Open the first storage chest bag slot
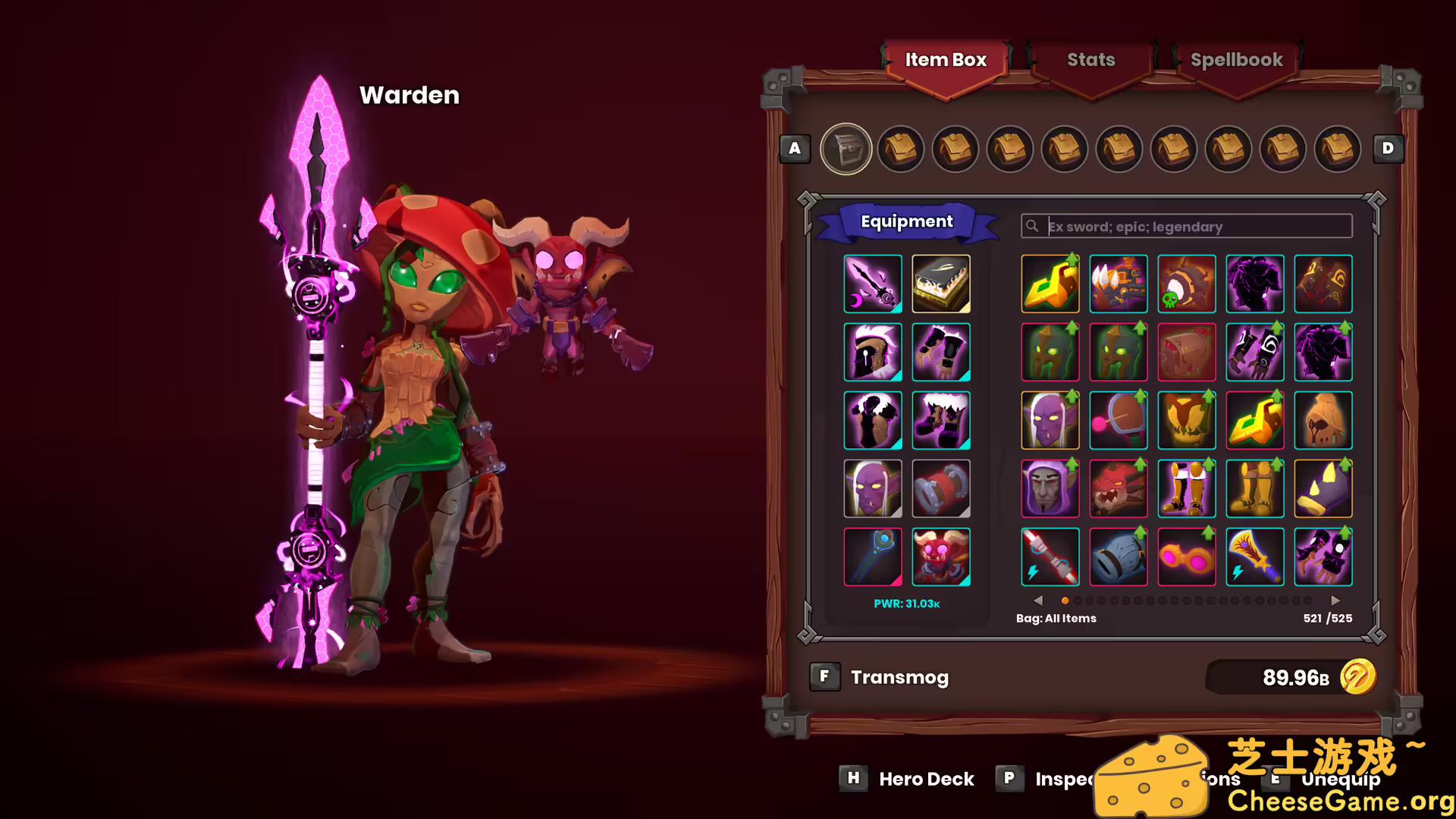 coord(846,149)
